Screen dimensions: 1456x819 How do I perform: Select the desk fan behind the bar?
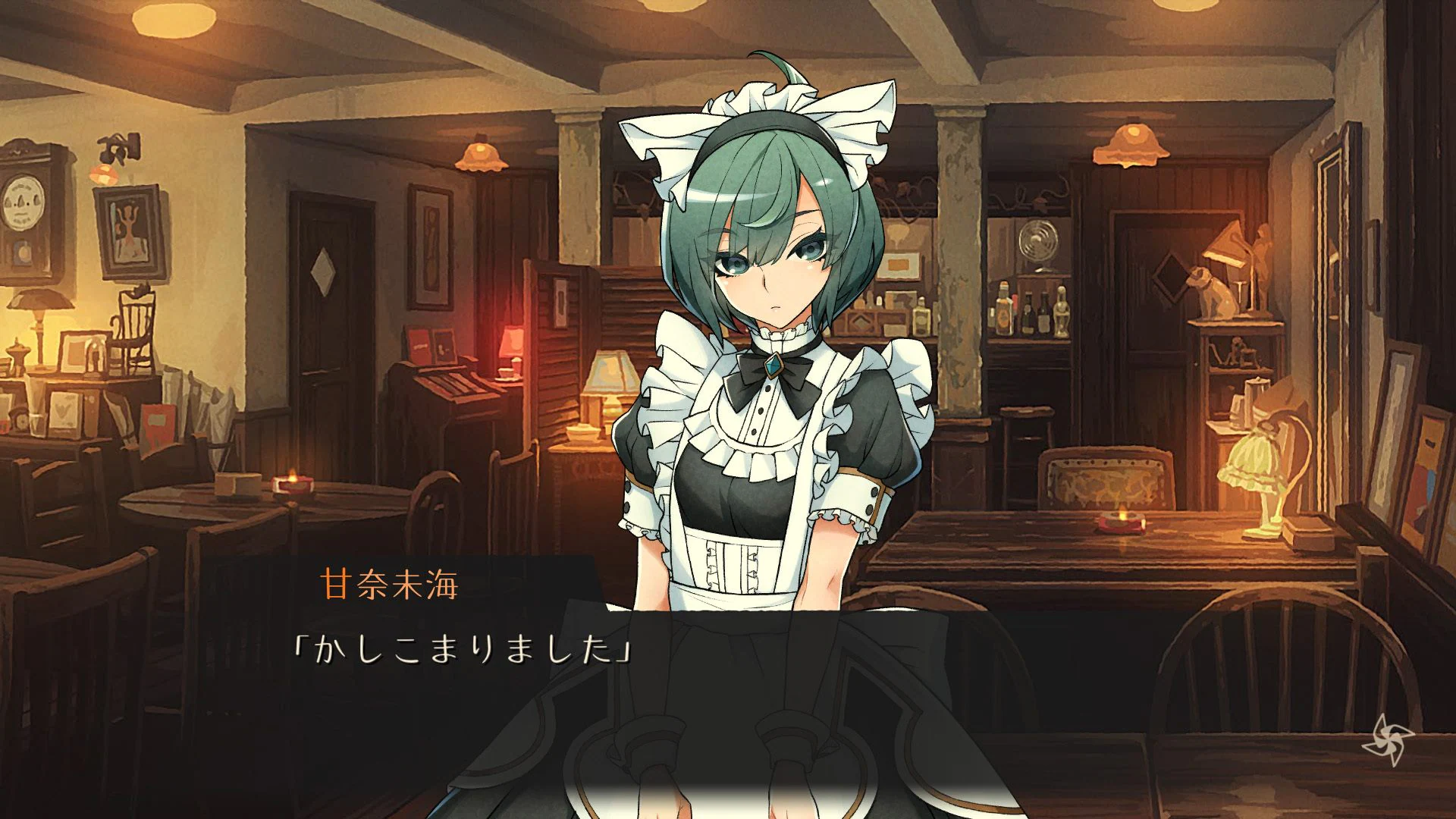click(x=1037, y=240)
